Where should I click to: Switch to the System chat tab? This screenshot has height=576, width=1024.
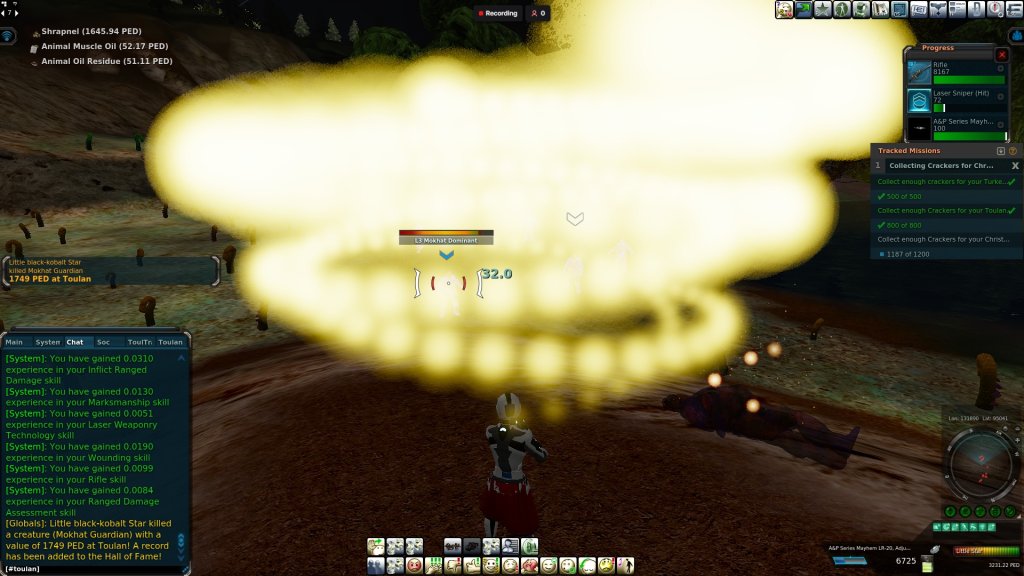coord(47,342)
